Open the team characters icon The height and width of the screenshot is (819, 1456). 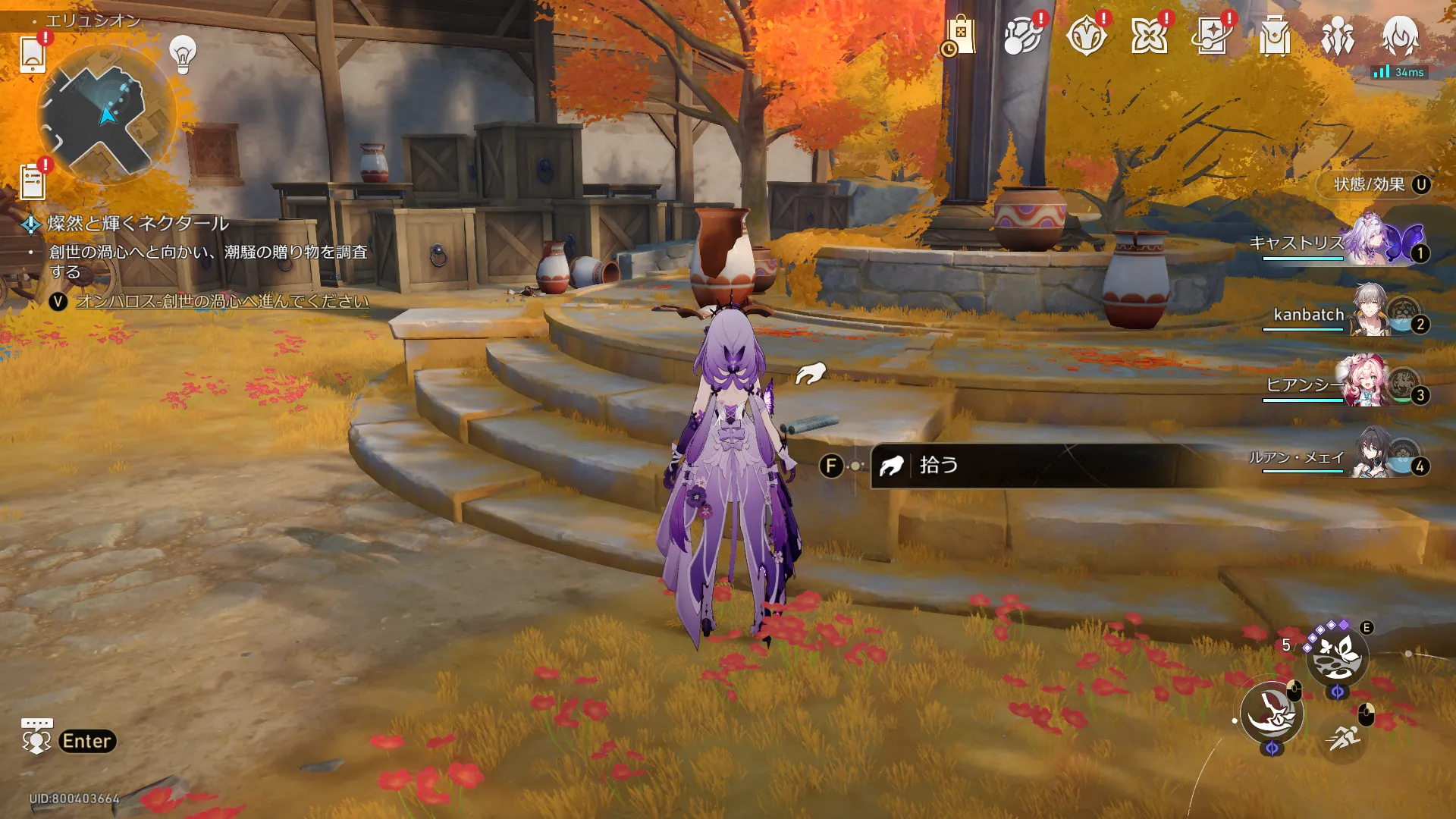(1337, 36)
